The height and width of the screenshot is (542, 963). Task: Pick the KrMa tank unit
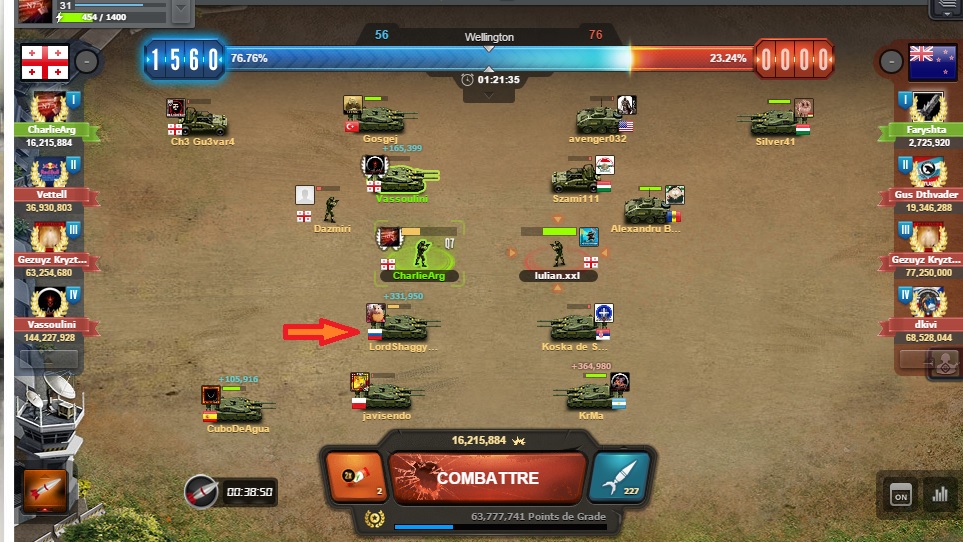point(590,395)
